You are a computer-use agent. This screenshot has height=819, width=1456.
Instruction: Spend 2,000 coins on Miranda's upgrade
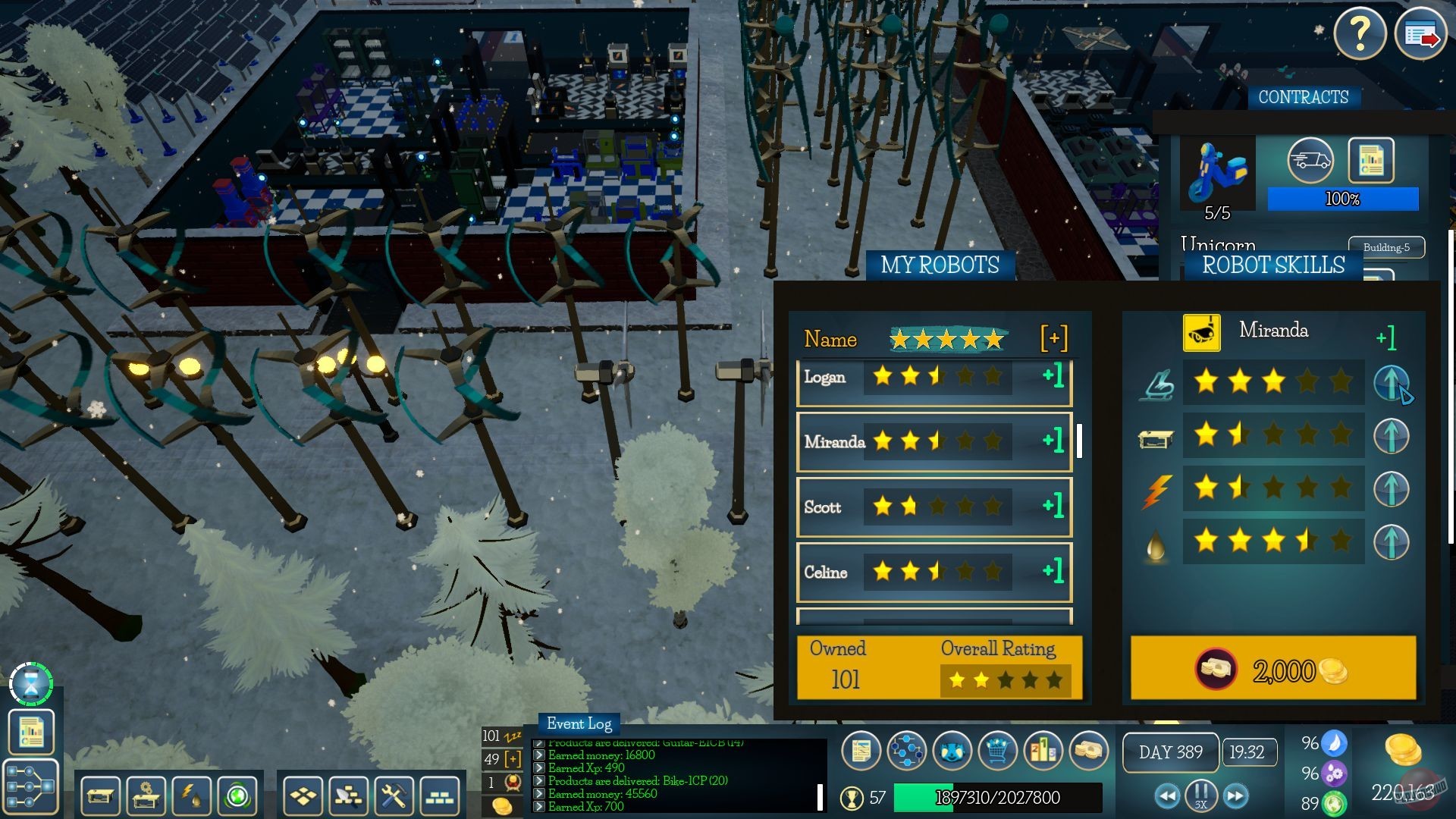point(1272,669)
